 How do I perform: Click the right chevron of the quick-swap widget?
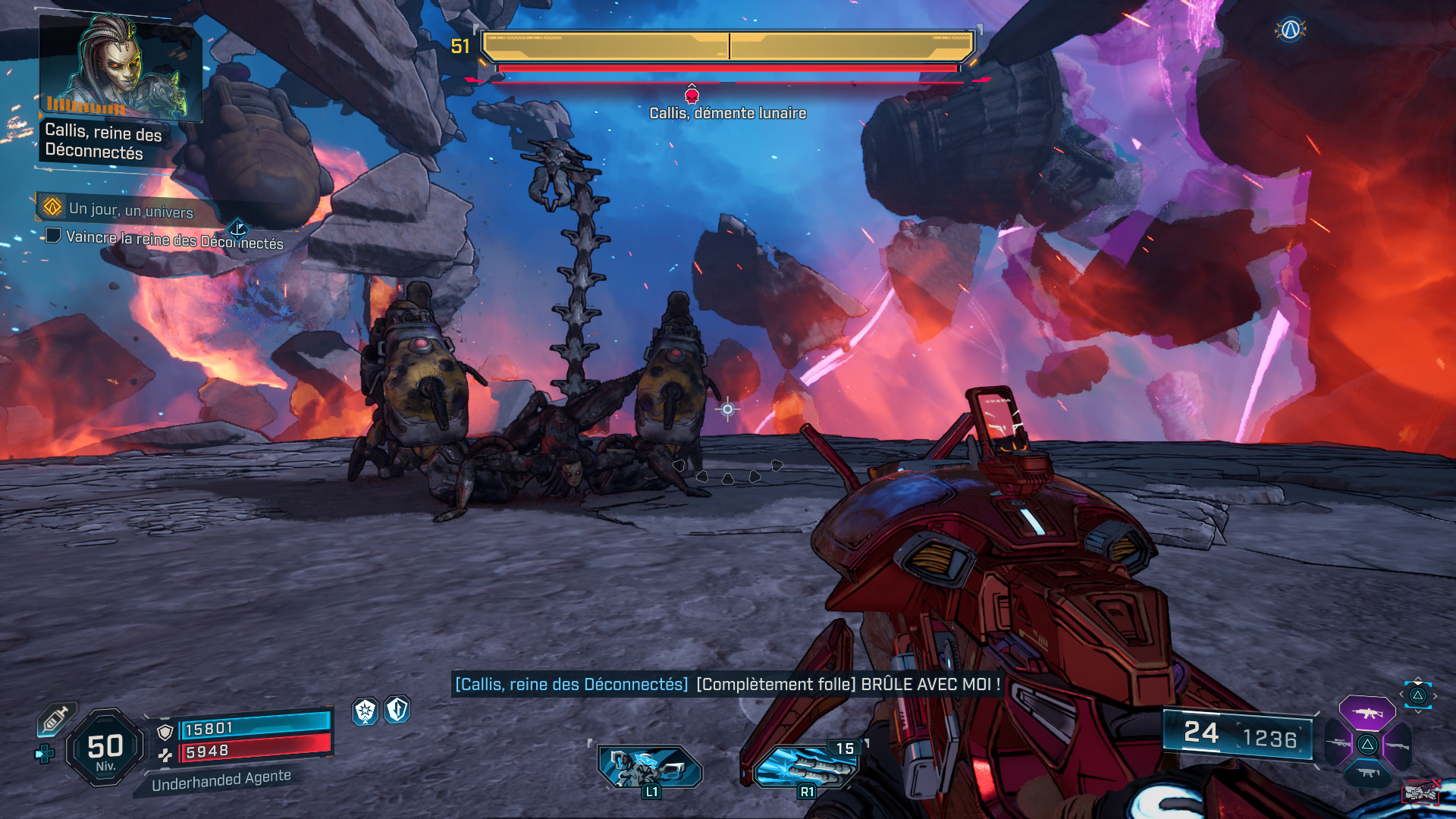point(1436,695)
